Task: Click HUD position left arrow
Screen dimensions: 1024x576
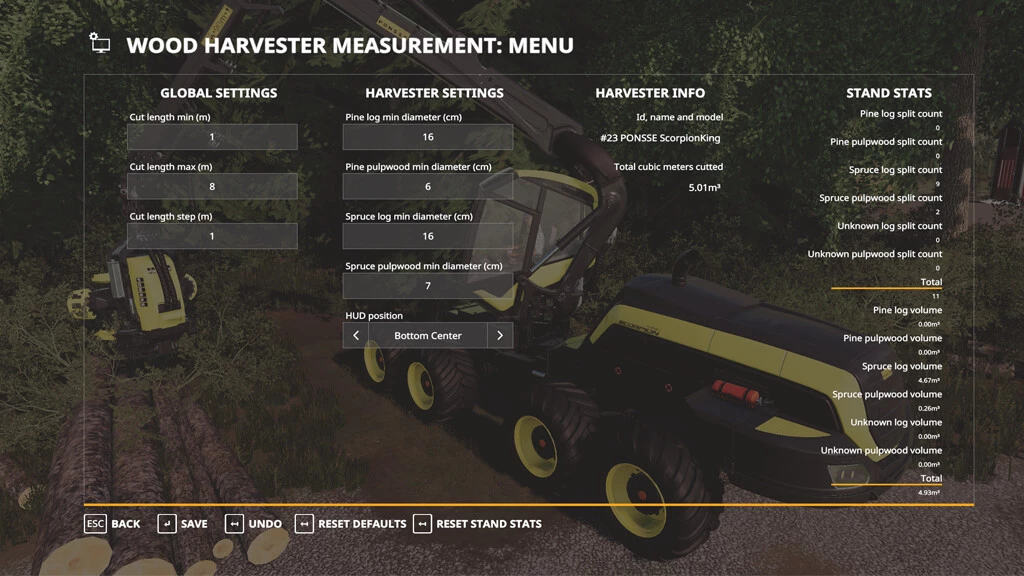Action: tap(356, 336)
